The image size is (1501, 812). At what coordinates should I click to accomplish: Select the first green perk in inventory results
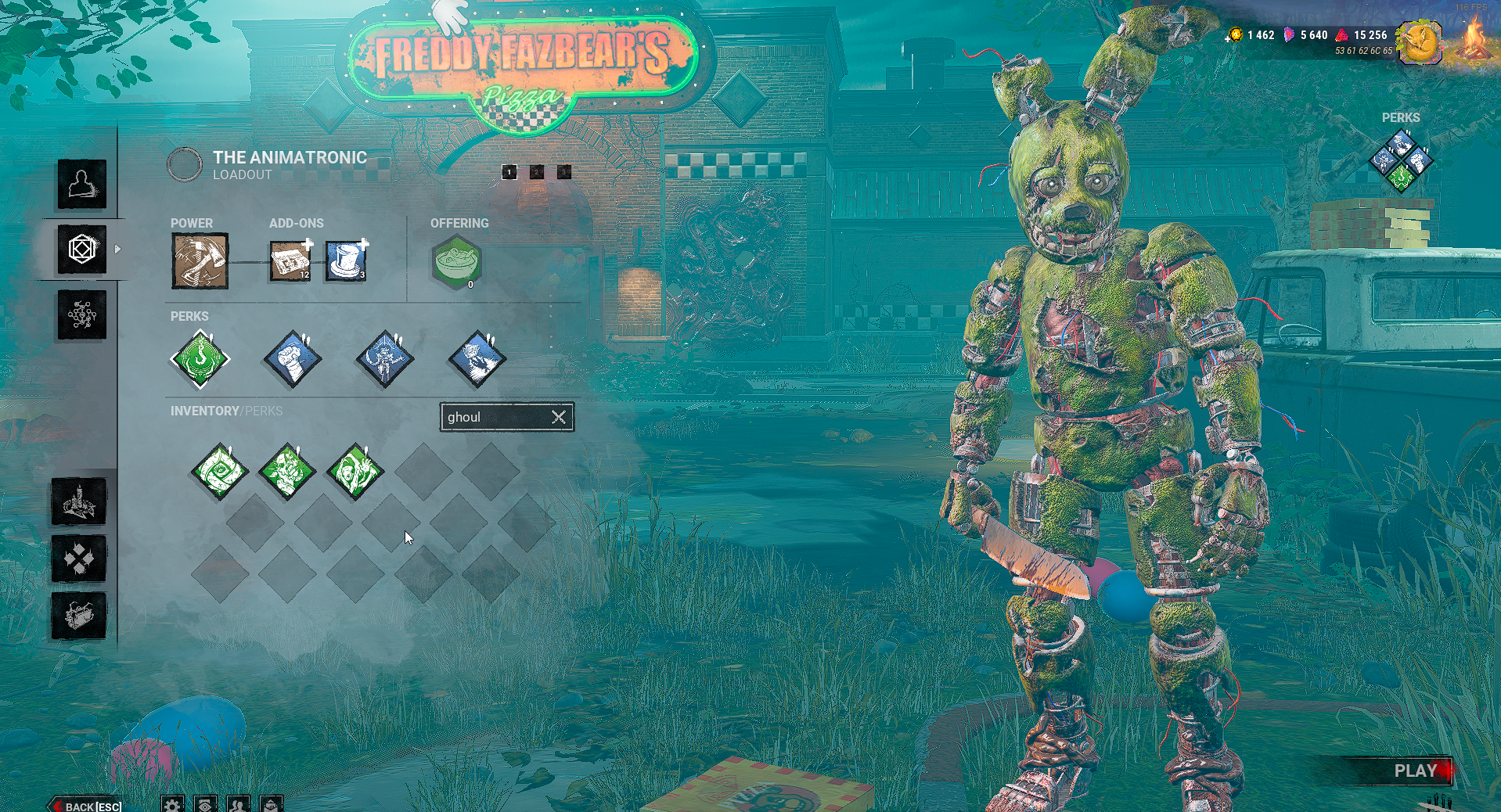(x=221, y=472)
